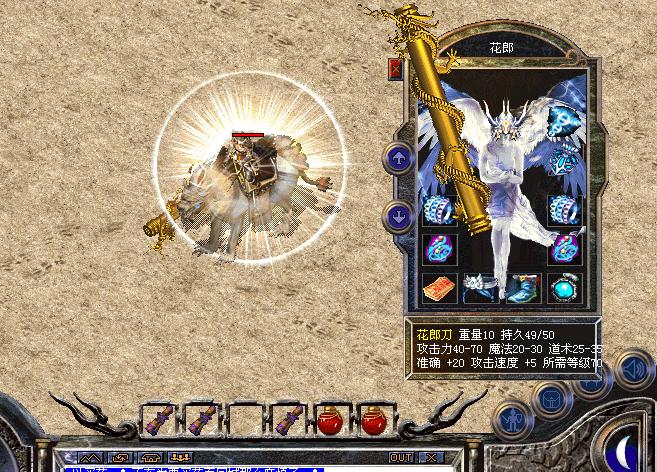
Task: Toggle the round speaker sound button
Action: tap(633, 370)
